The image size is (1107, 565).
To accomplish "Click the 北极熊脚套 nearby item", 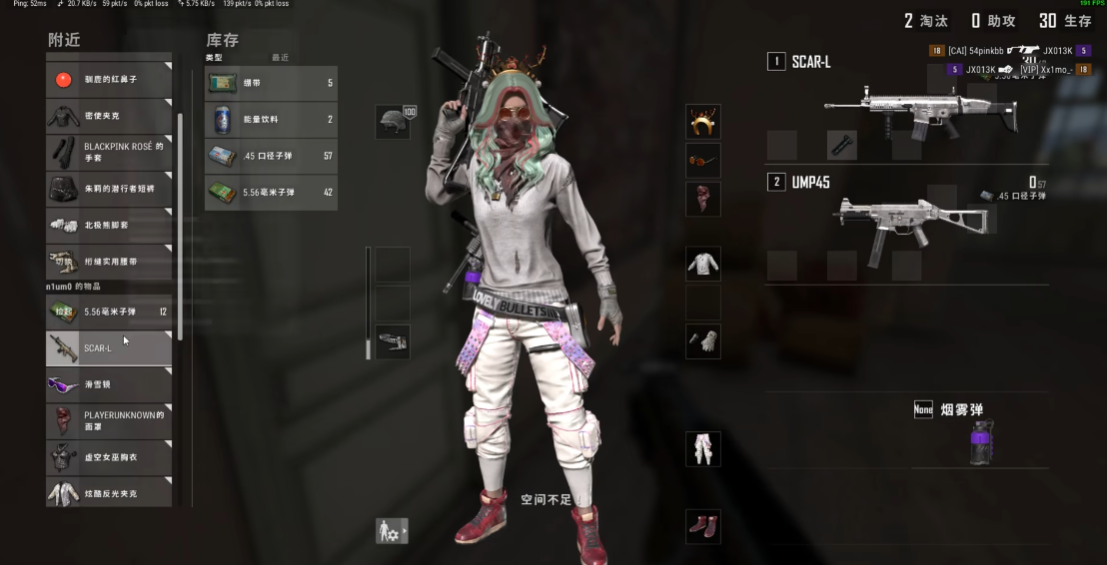I will tap(109, 225).
